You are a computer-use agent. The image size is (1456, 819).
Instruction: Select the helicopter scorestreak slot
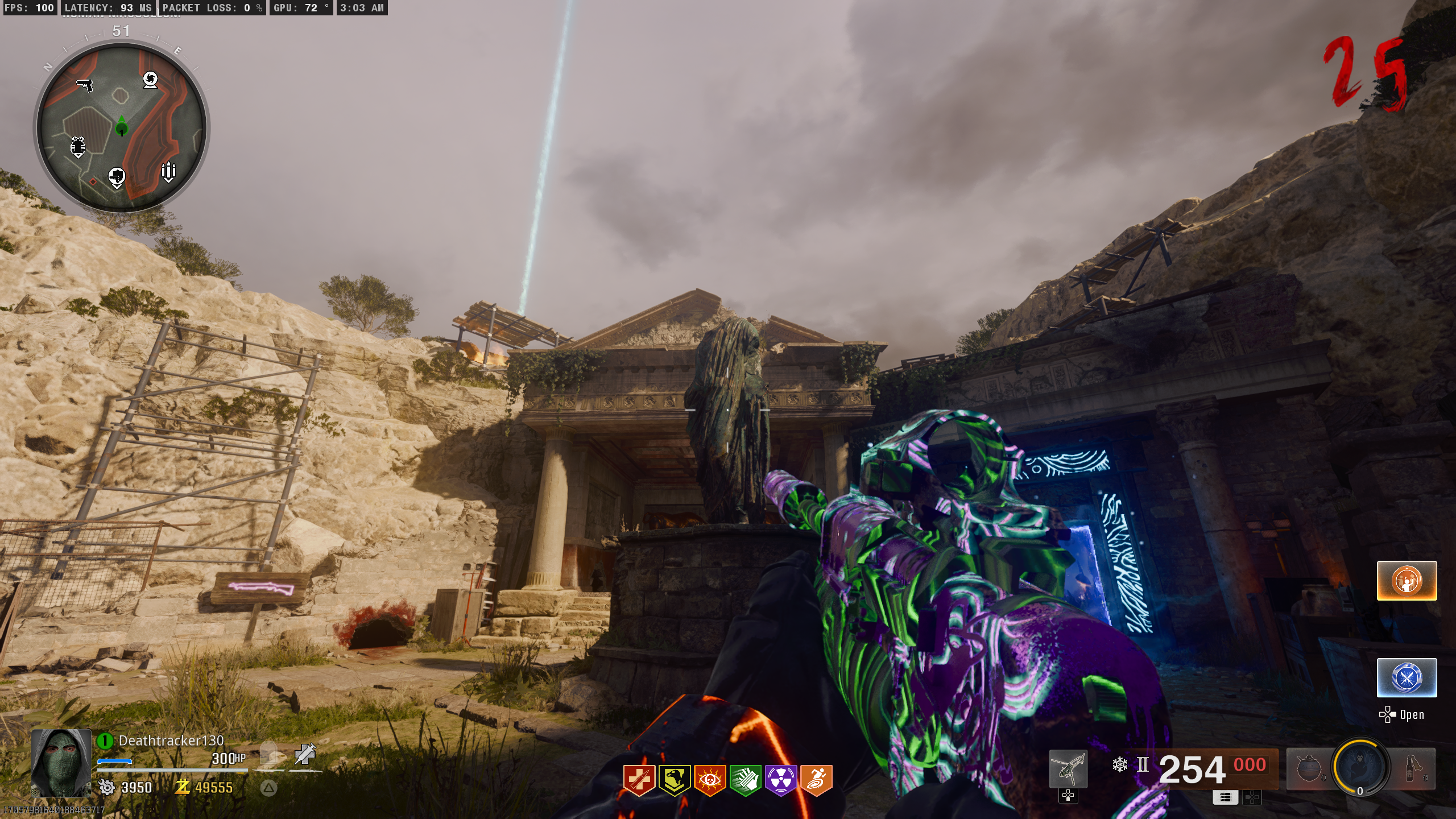(1068, 769)
